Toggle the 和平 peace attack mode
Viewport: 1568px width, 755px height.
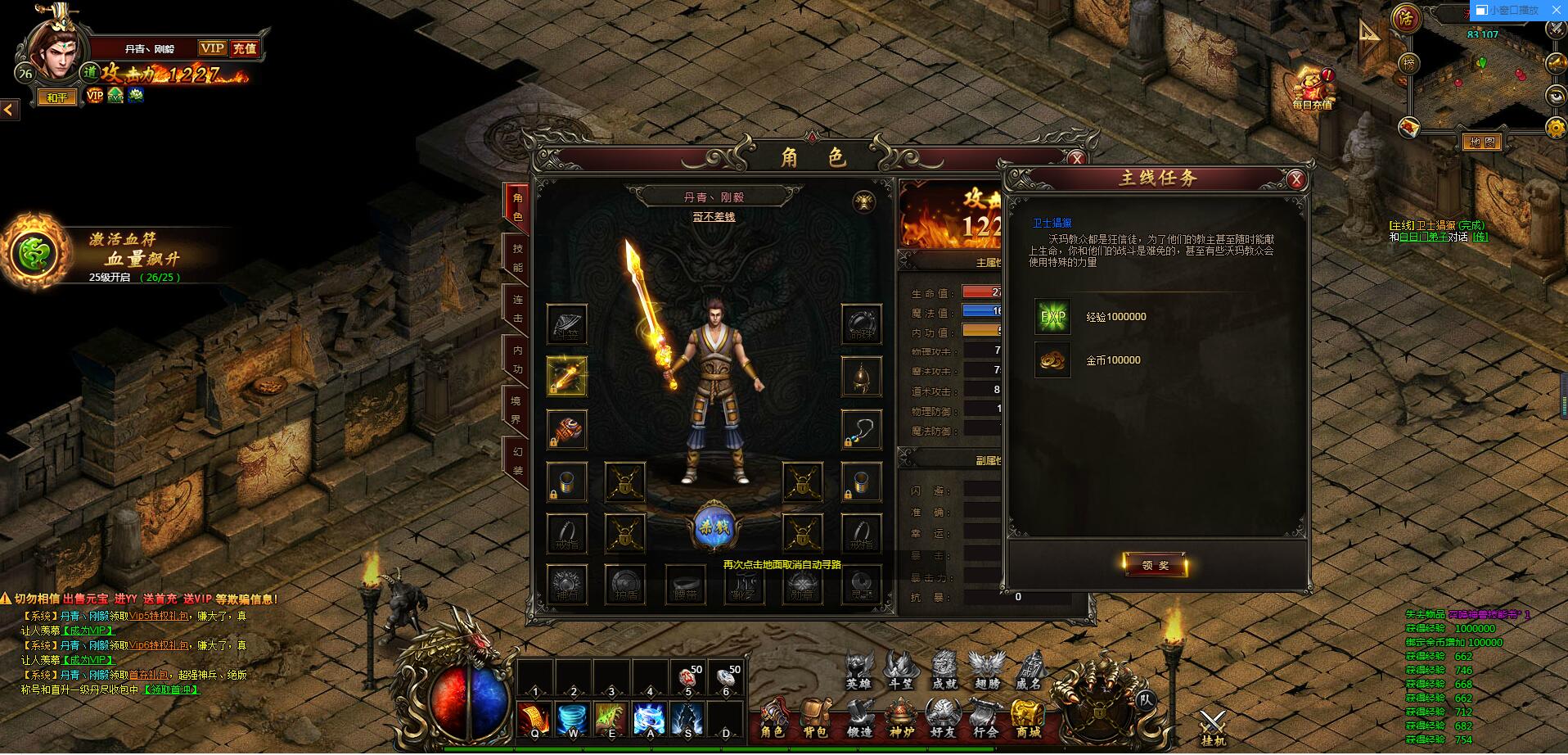[56, 97]
